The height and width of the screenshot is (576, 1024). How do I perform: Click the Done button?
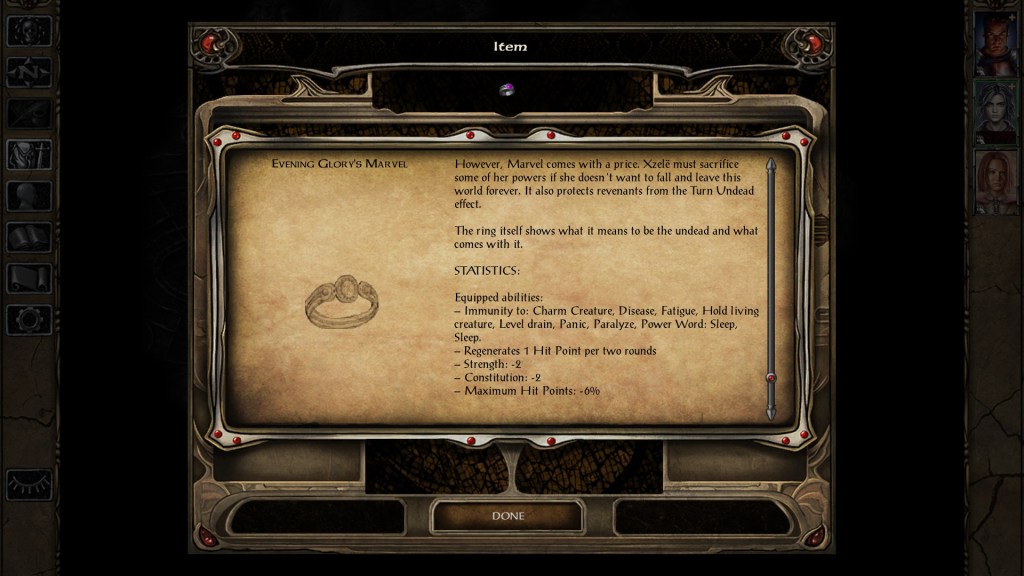[x=507, y=516]
